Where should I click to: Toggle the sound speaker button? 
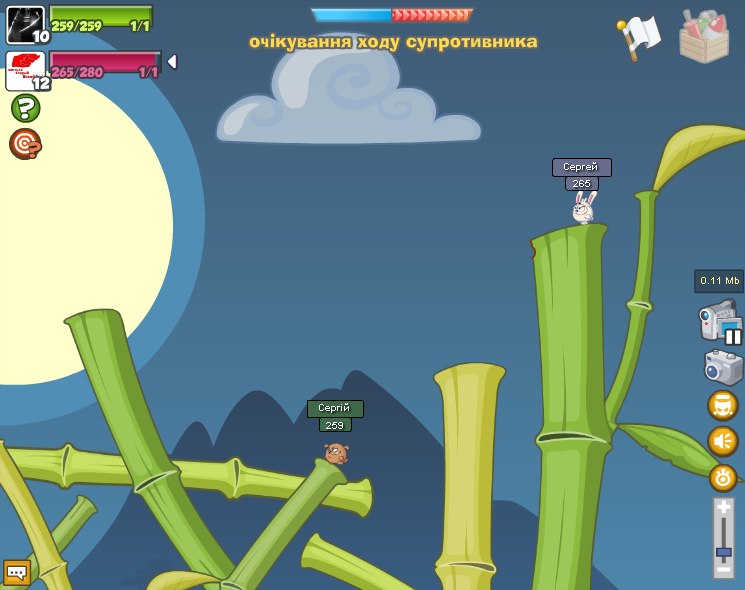tap(723, 441)
